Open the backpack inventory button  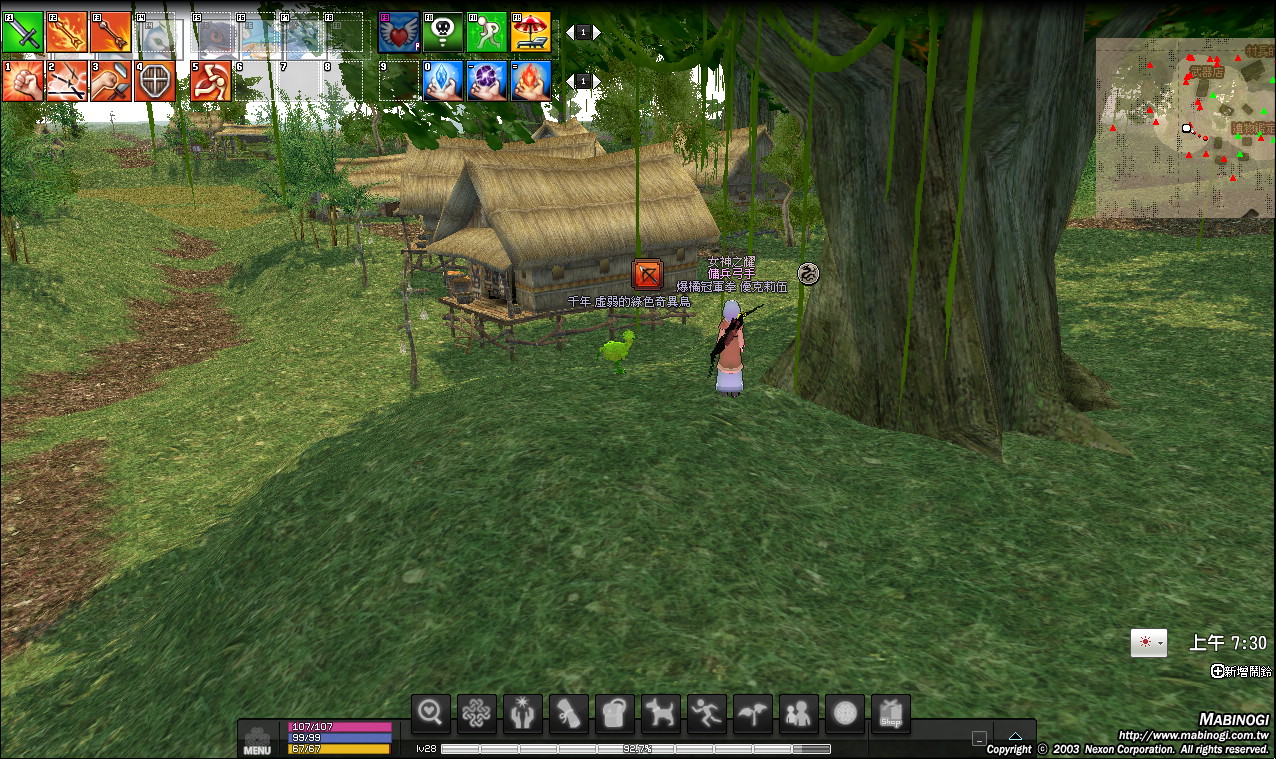615,712
